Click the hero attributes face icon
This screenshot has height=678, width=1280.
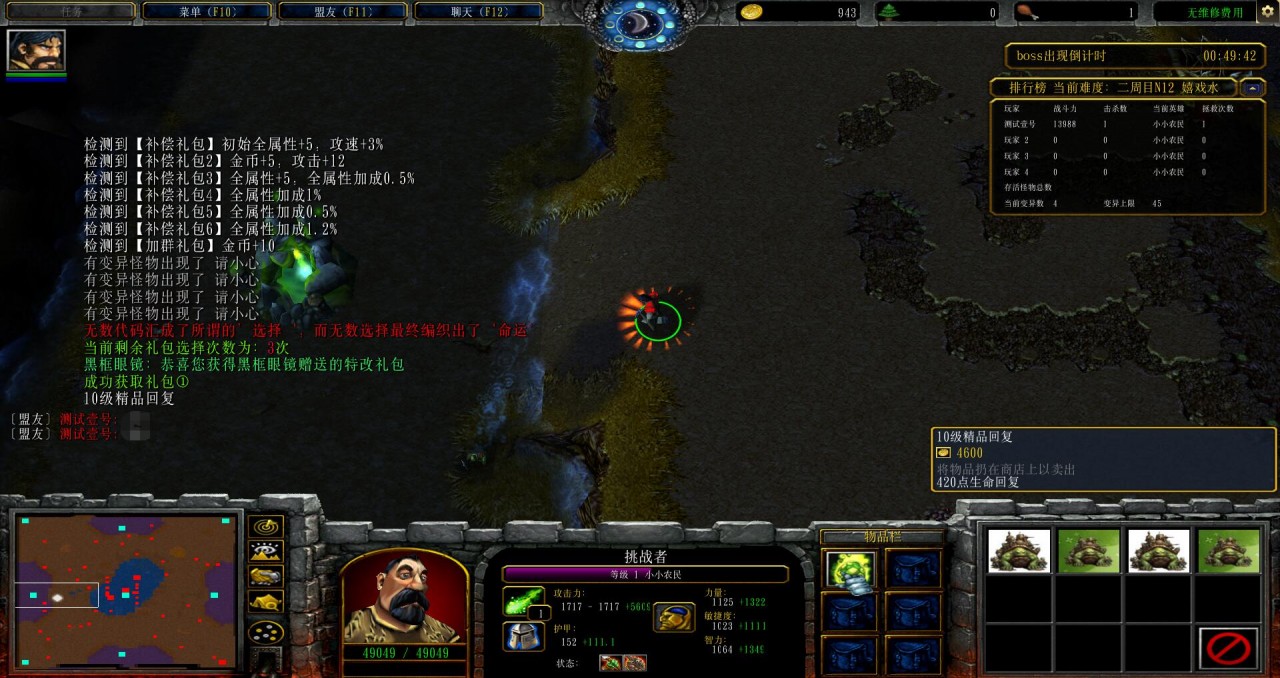pyautogui.click(x=674, y=617)
